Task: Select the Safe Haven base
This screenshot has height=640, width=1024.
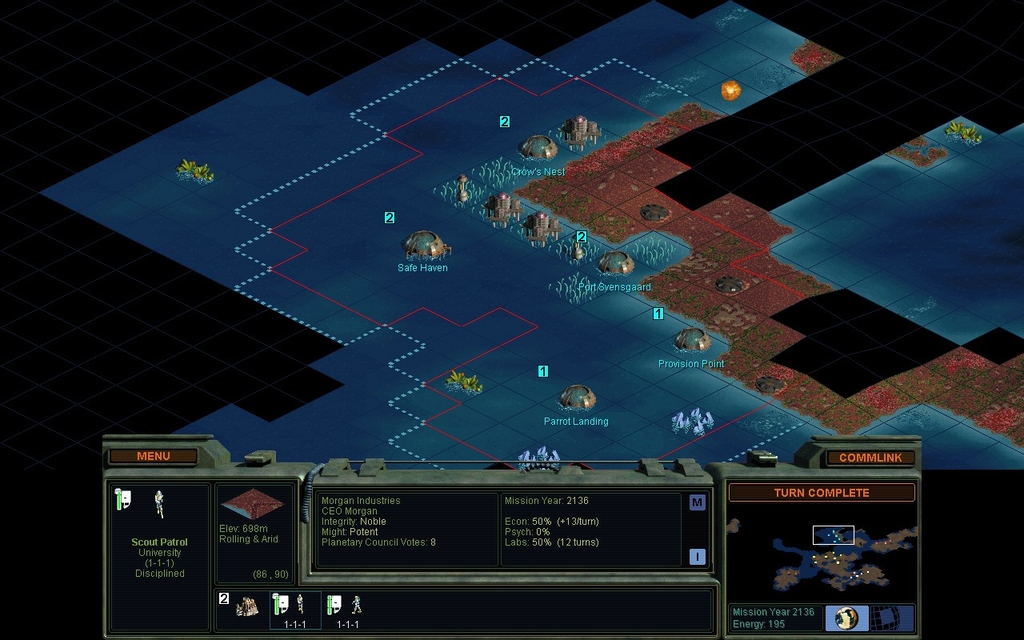Action: tap(424, 245)
